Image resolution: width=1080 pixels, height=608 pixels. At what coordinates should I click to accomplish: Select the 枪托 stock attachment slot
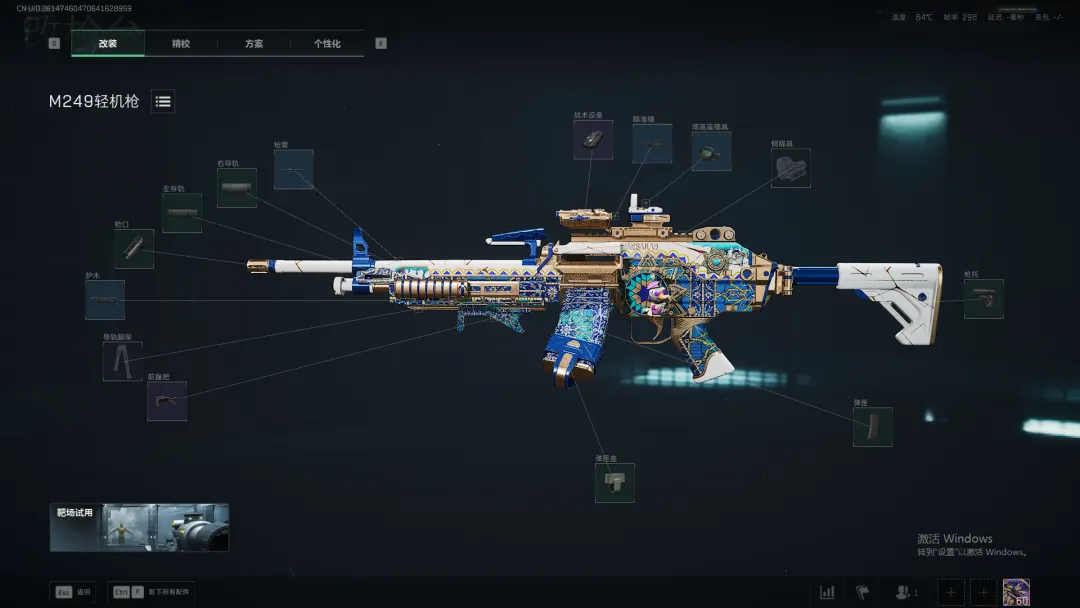point(983,299)
